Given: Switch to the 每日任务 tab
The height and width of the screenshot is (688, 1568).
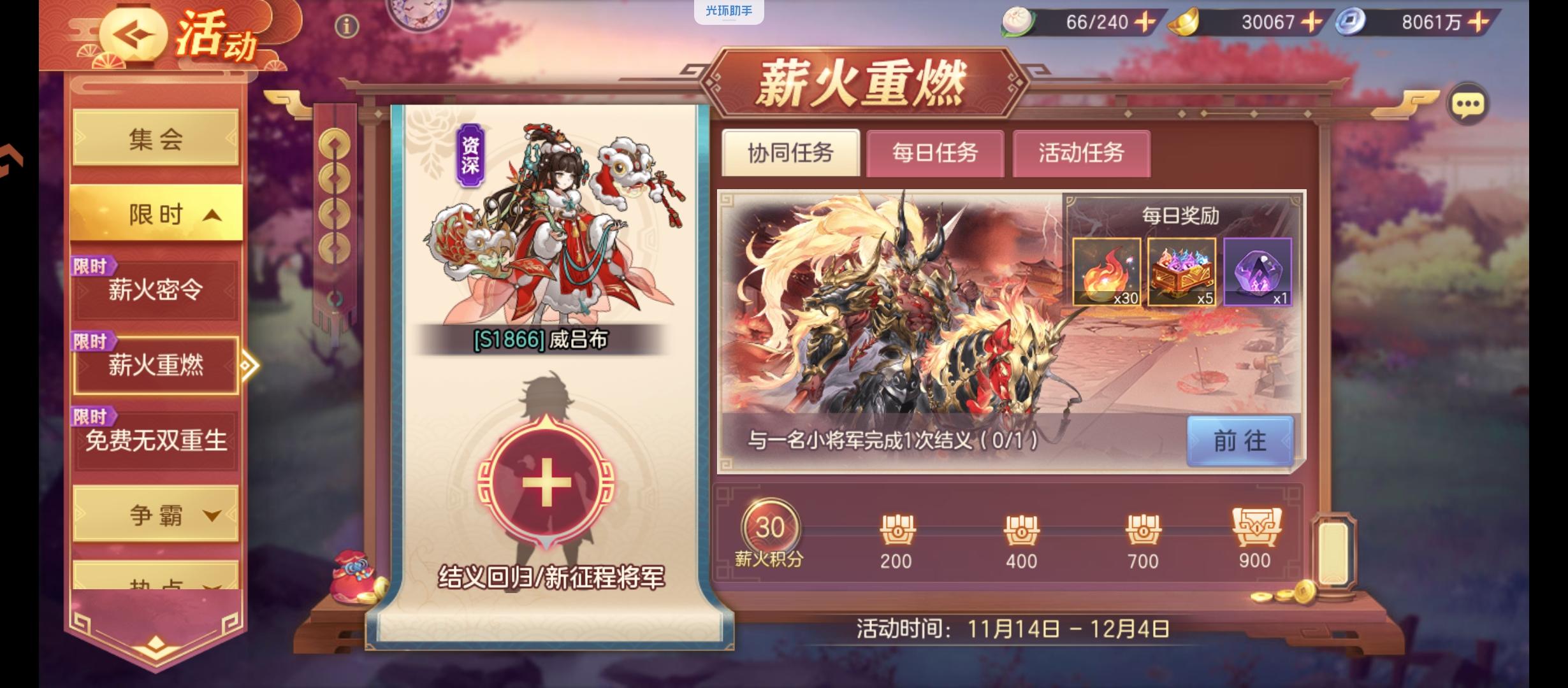Looking at the screenshot, I should coord(933,153).
